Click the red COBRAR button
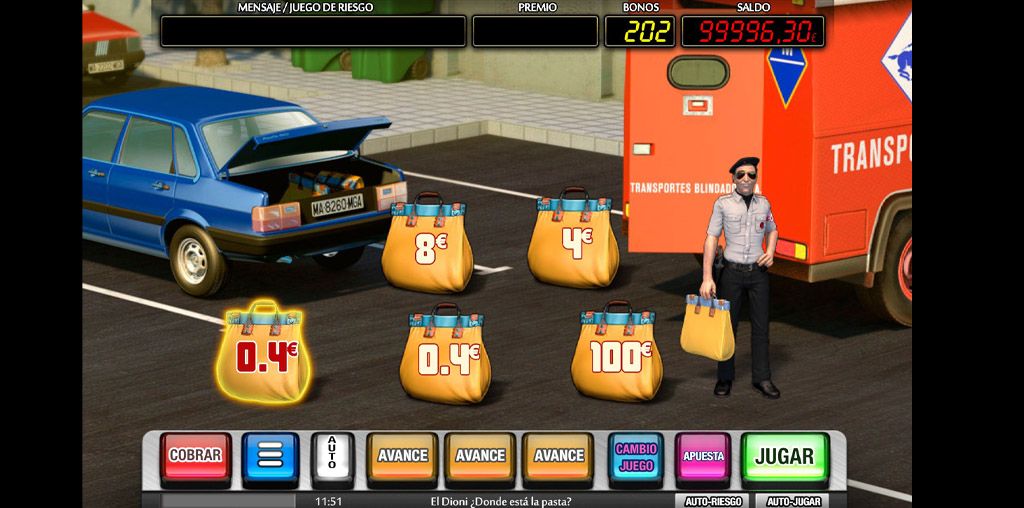The width and height of the screenshot is (1024, 508). tap(195, 456)
